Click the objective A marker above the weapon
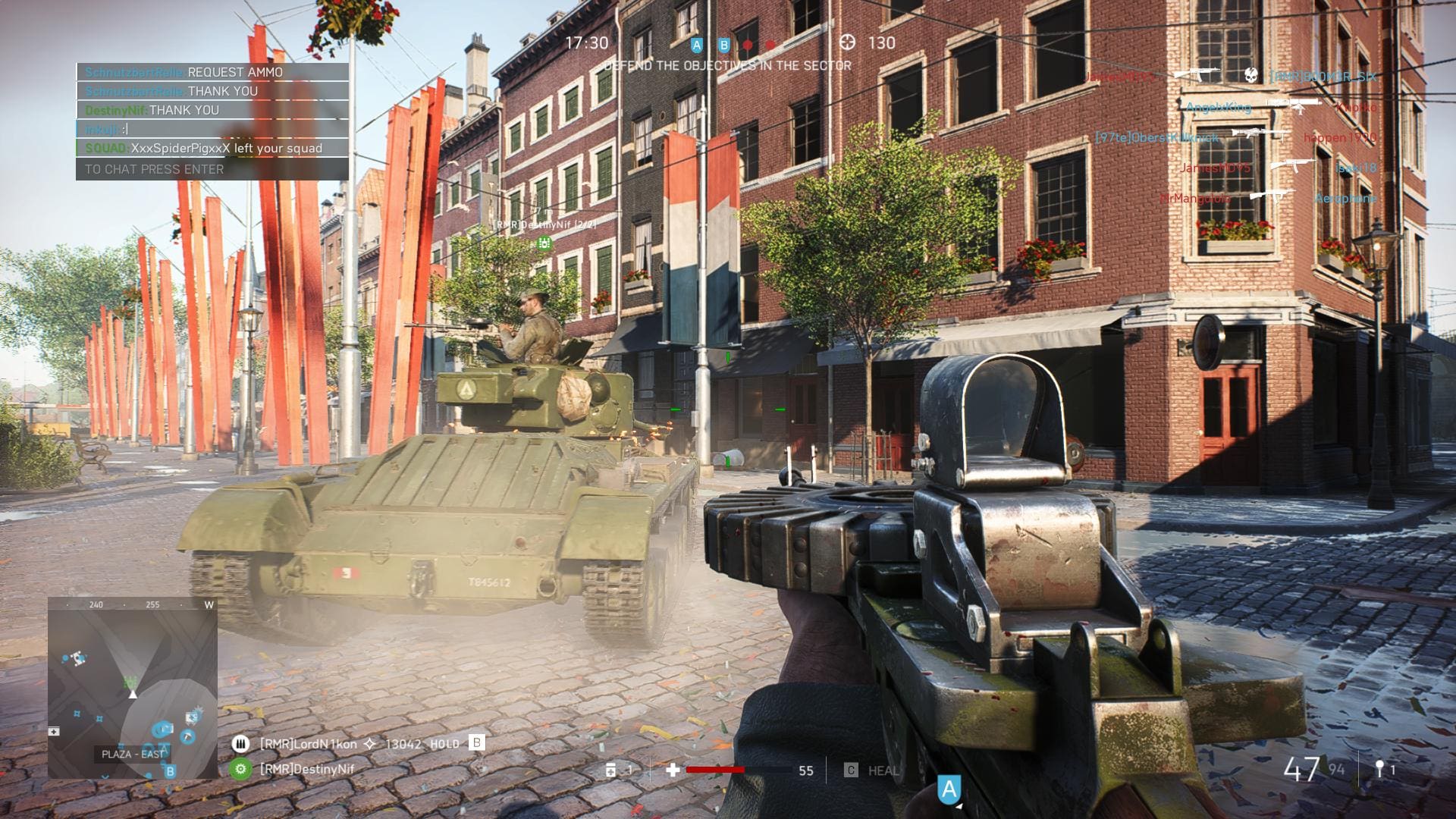This screenshot has width=1456, height=819. point(949,789)
